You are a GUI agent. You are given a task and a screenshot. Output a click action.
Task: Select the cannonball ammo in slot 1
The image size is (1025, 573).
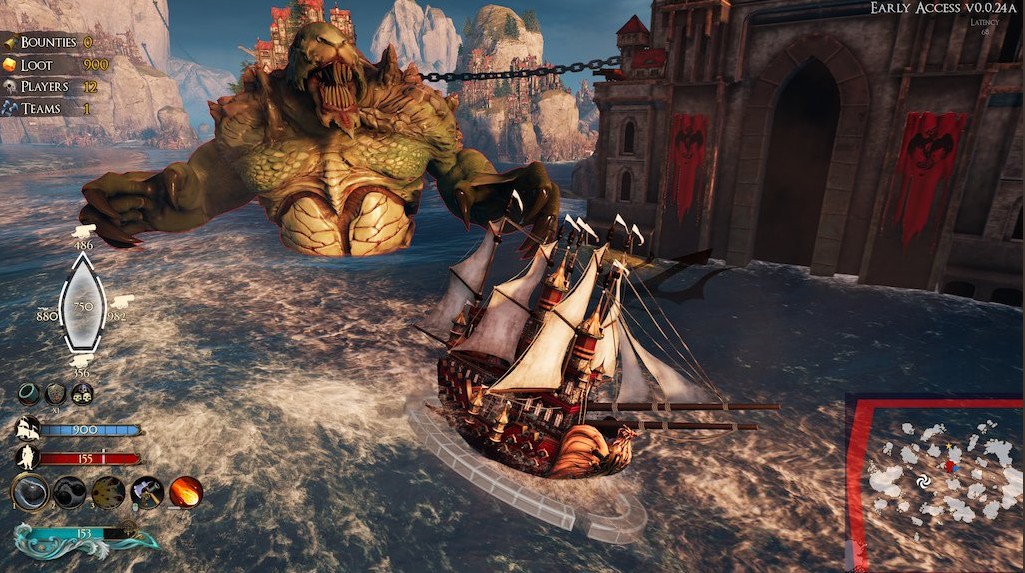click(30, 492)
